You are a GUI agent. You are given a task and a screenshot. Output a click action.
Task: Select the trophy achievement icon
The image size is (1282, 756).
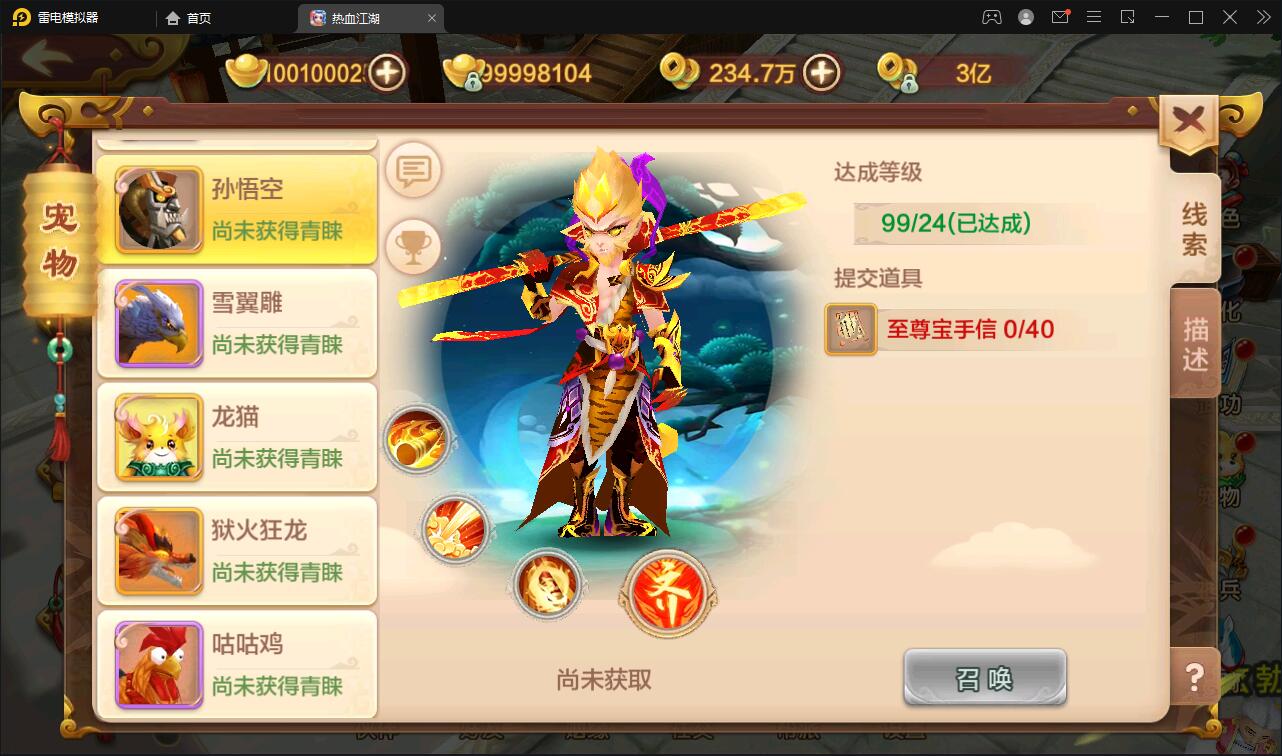coord(413,245)
